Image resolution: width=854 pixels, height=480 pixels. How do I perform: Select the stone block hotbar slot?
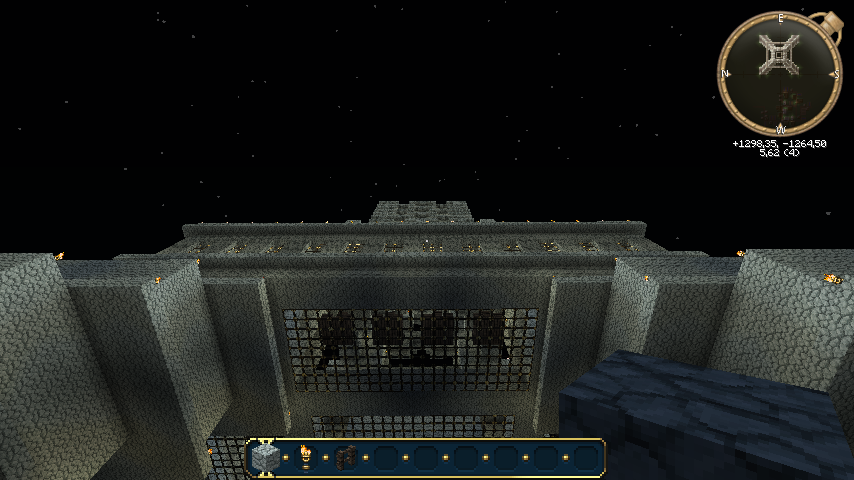(266, 458)
